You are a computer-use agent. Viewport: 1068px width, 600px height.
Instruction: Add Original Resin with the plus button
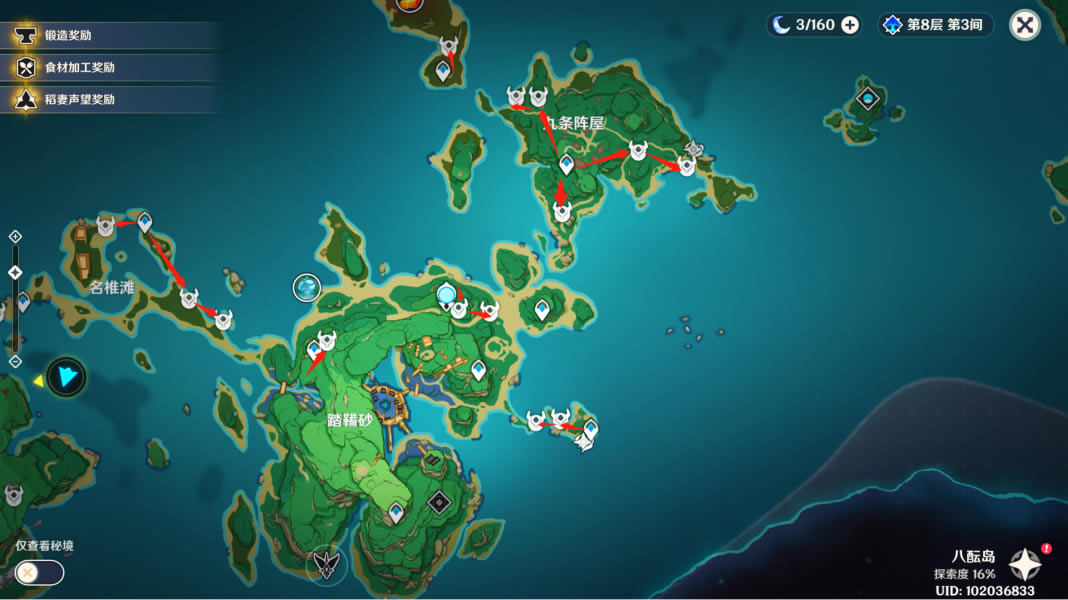(850, 25)
